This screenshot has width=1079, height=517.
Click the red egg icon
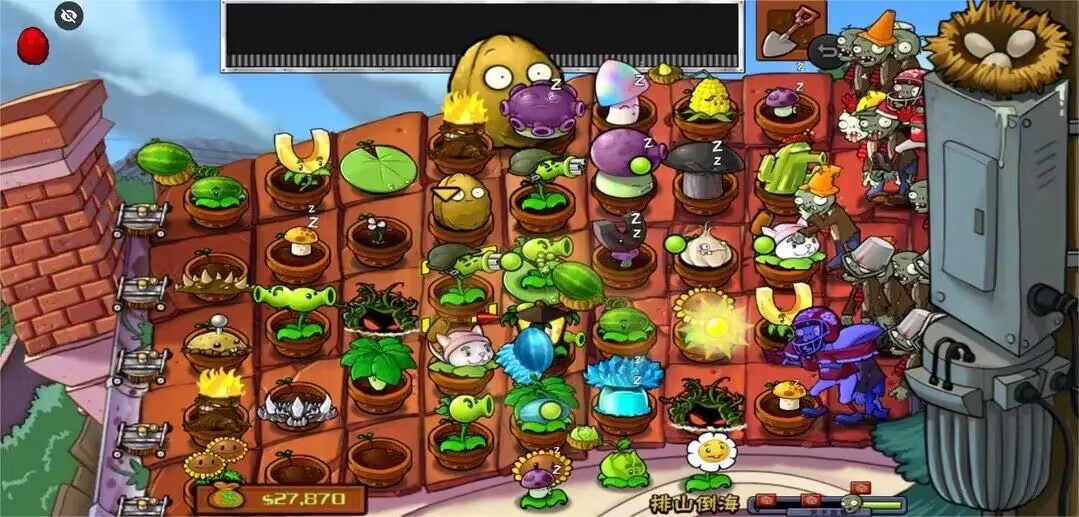[33, 46]
